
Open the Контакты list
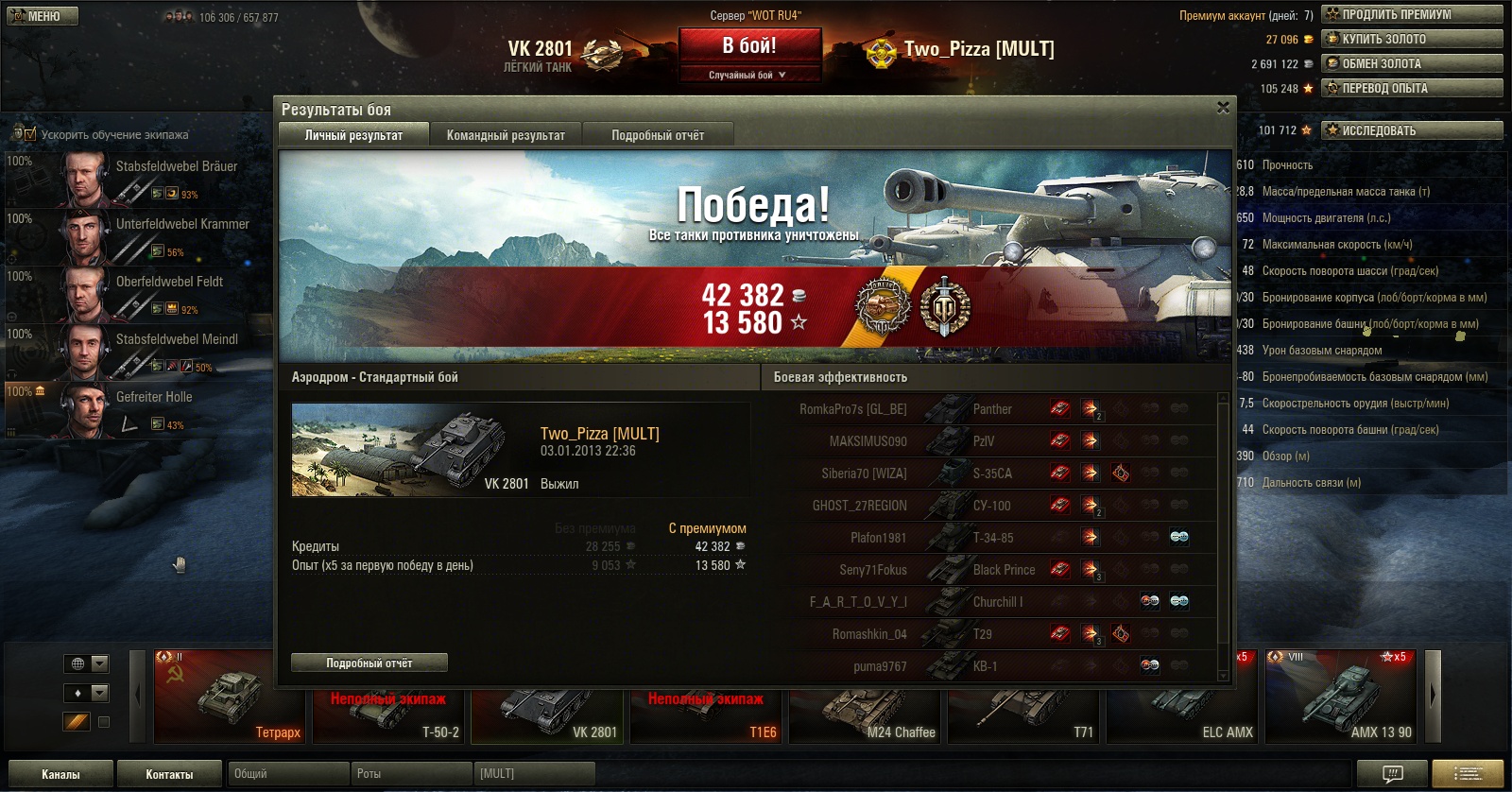(169, 774)
